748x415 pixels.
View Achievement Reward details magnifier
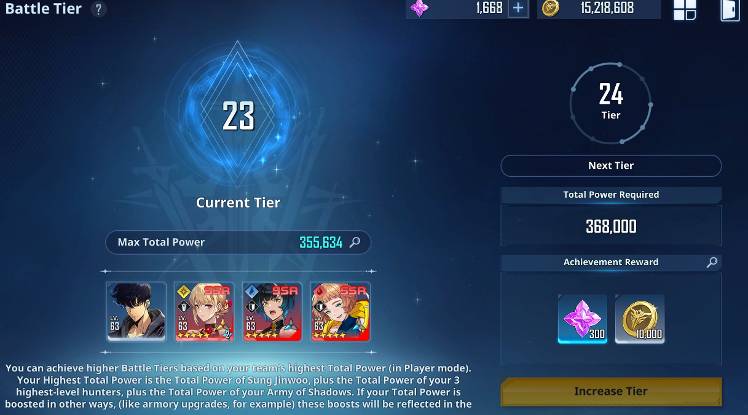pos(712,262)
